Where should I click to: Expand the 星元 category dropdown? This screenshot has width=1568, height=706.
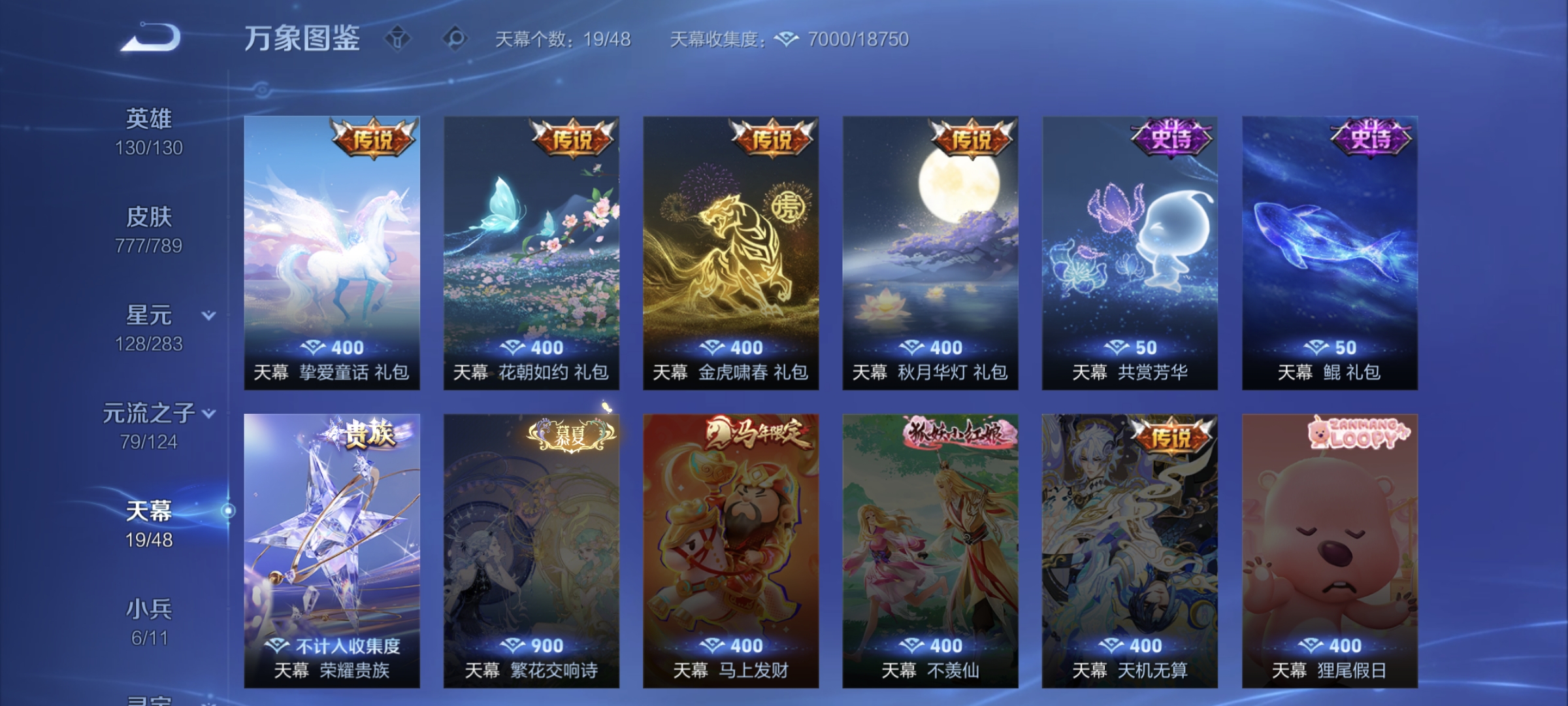(208, 316)
